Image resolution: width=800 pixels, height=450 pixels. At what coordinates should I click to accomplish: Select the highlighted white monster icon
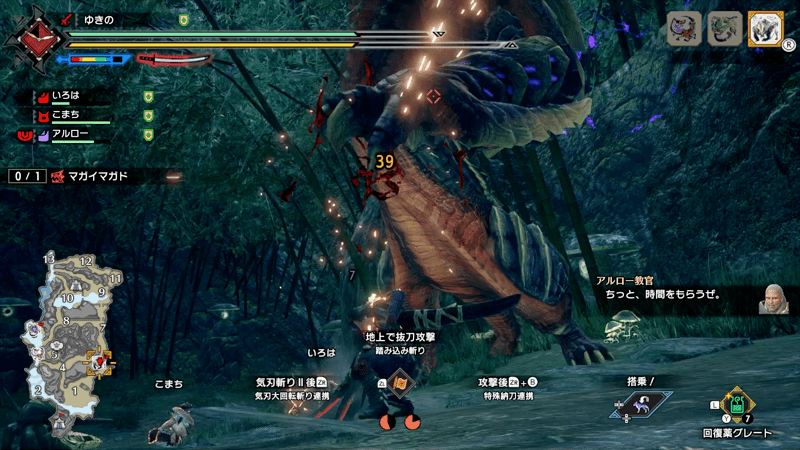click(764, 28)
